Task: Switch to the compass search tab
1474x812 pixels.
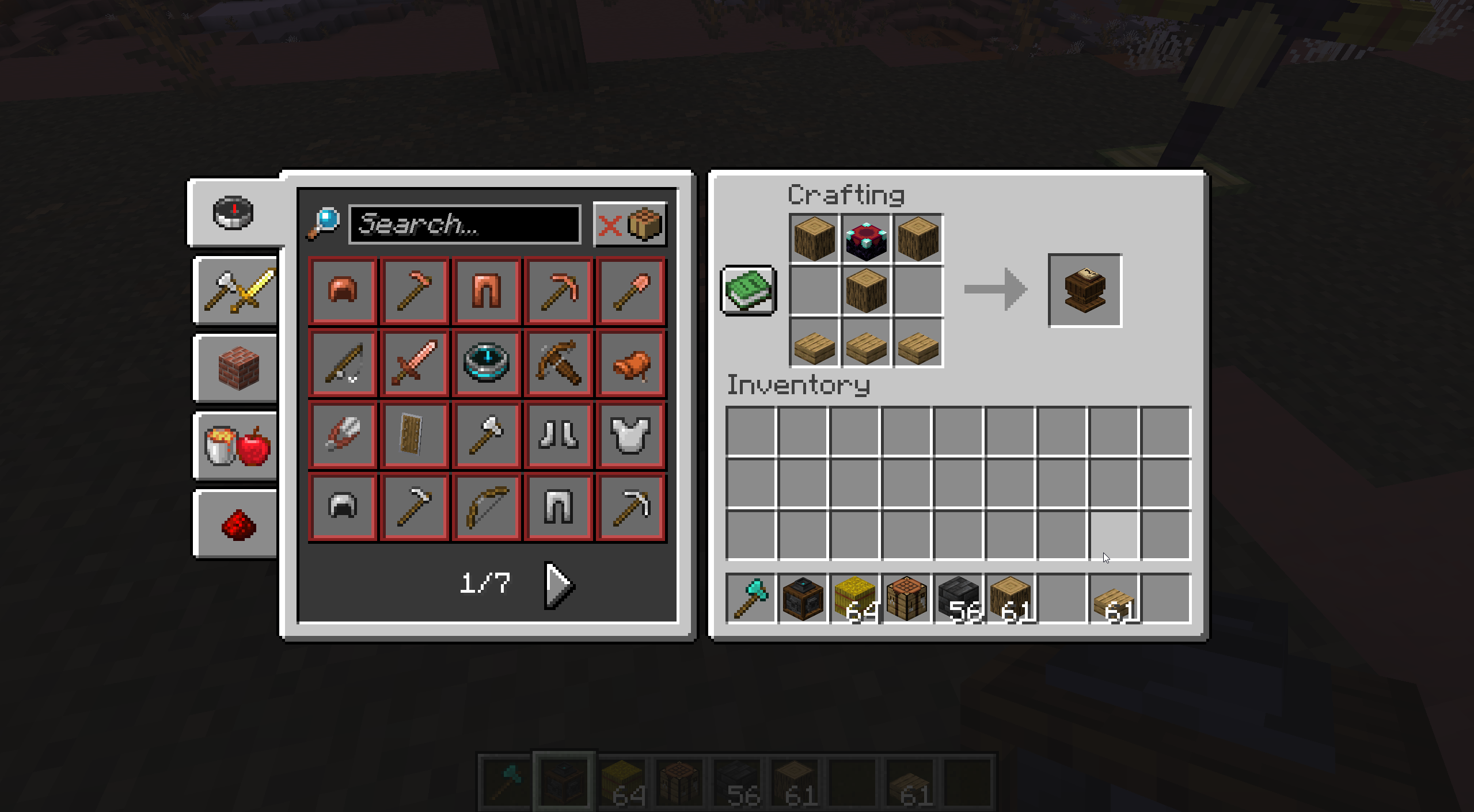Action: pyautogui.click(x=233, y=213)
